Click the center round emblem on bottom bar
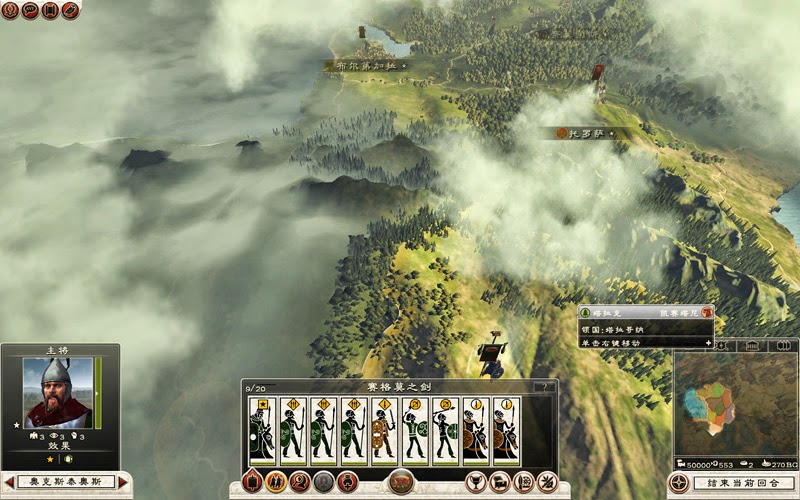 (x=401, y=480)
